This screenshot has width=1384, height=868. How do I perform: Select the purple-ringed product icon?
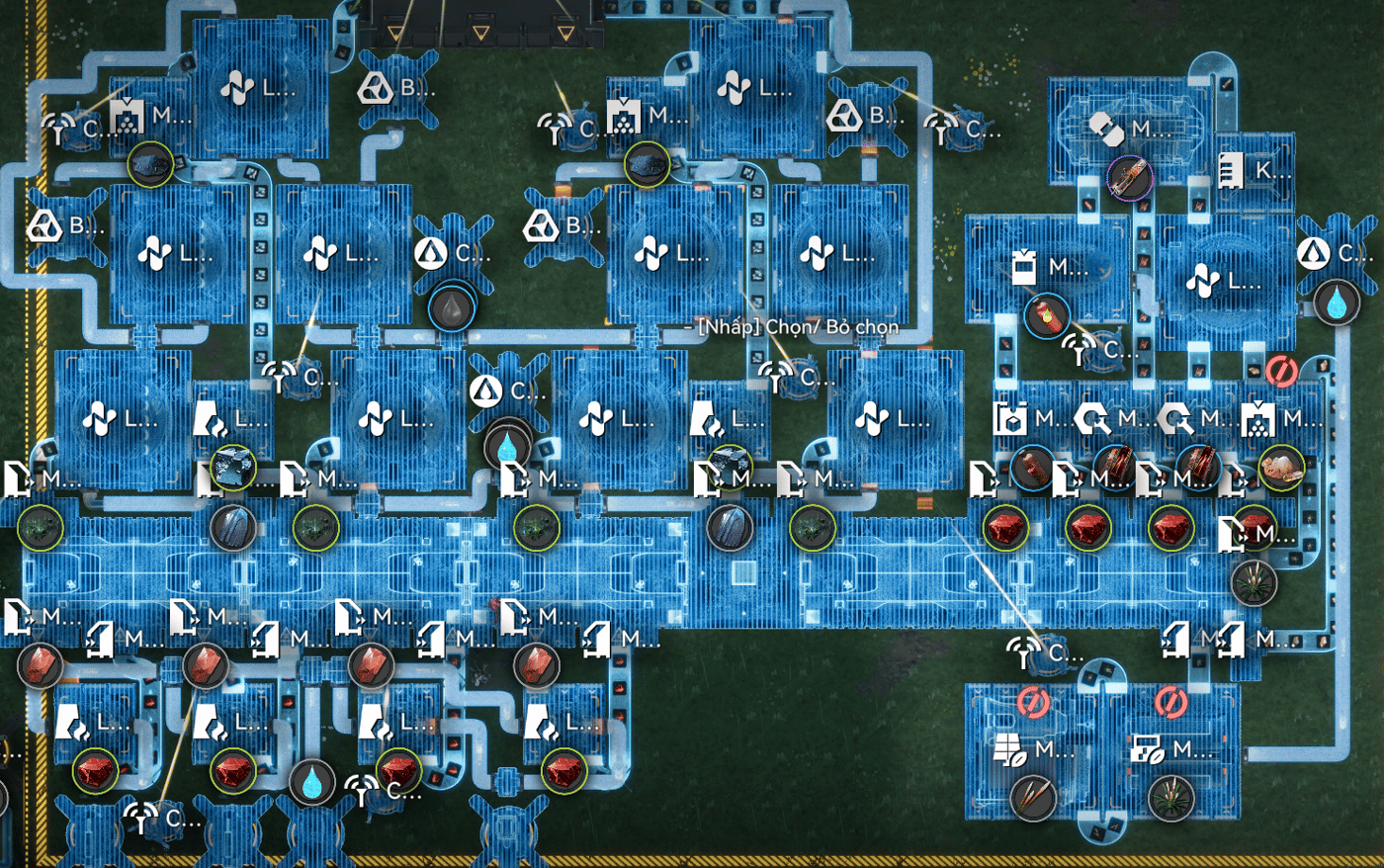click(1129, 178)
